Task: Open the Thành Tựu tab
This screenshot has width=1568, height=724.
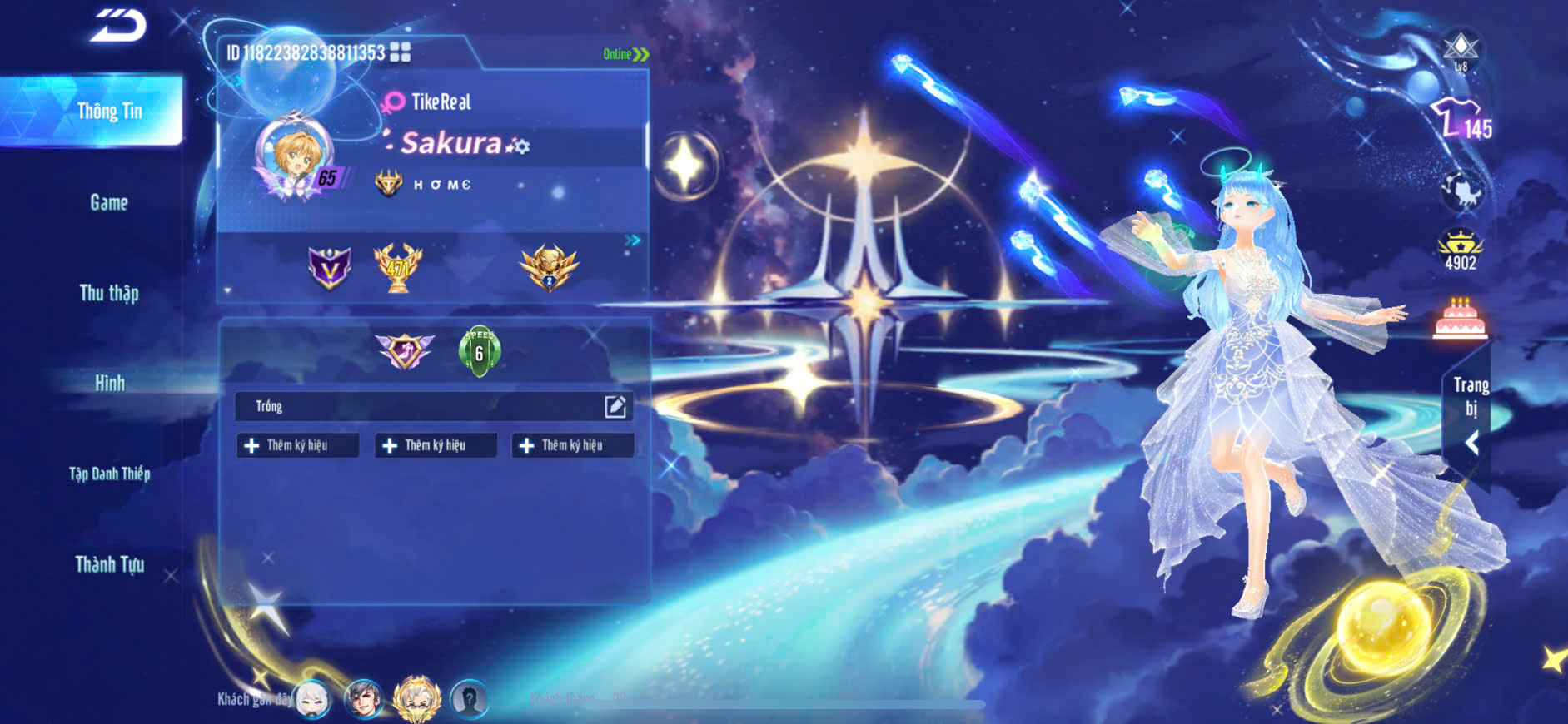Action: tap(109, 564)
